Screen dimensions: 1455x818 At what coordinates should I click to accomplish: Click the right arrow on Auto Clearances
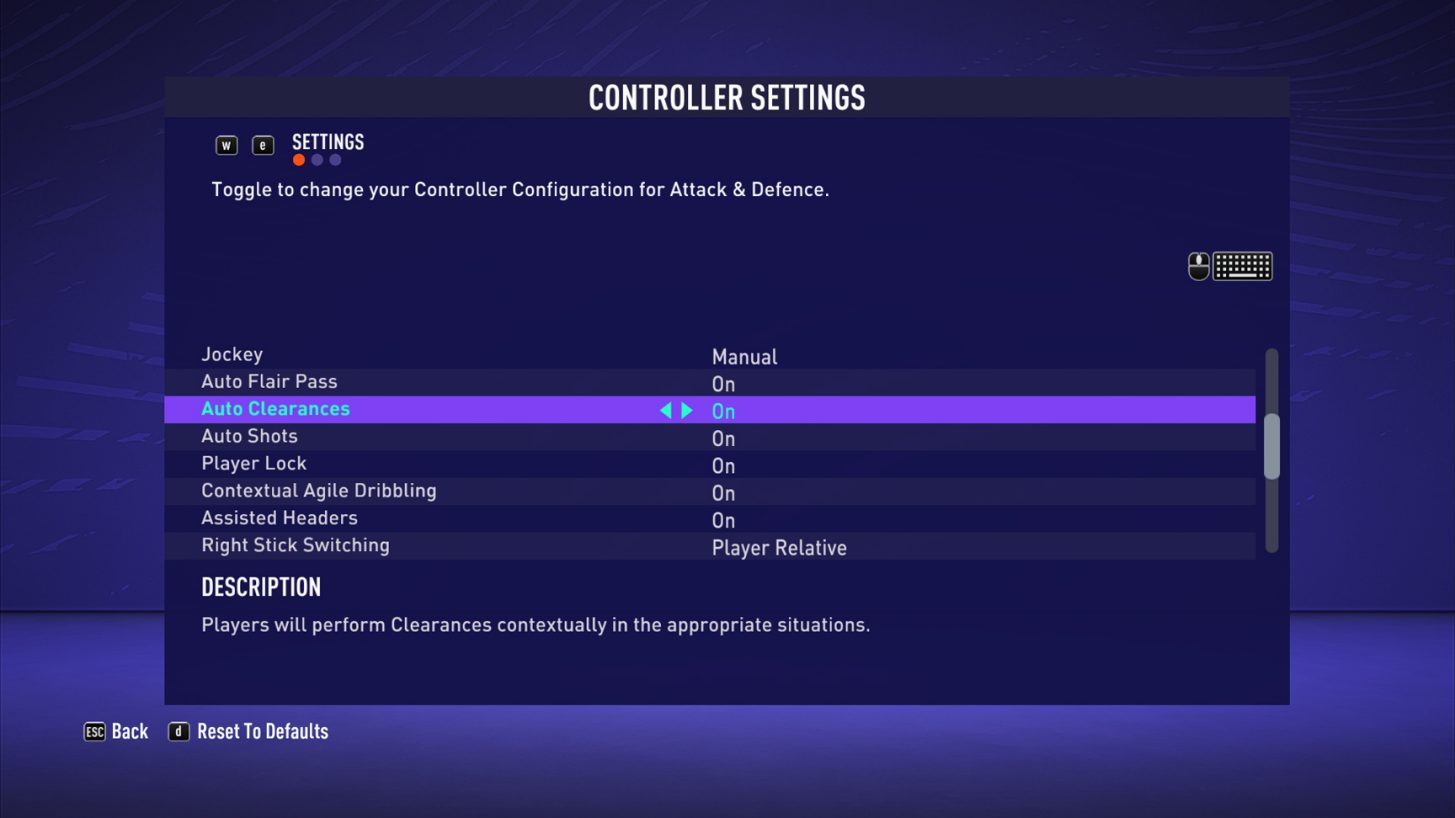point(688,409)
